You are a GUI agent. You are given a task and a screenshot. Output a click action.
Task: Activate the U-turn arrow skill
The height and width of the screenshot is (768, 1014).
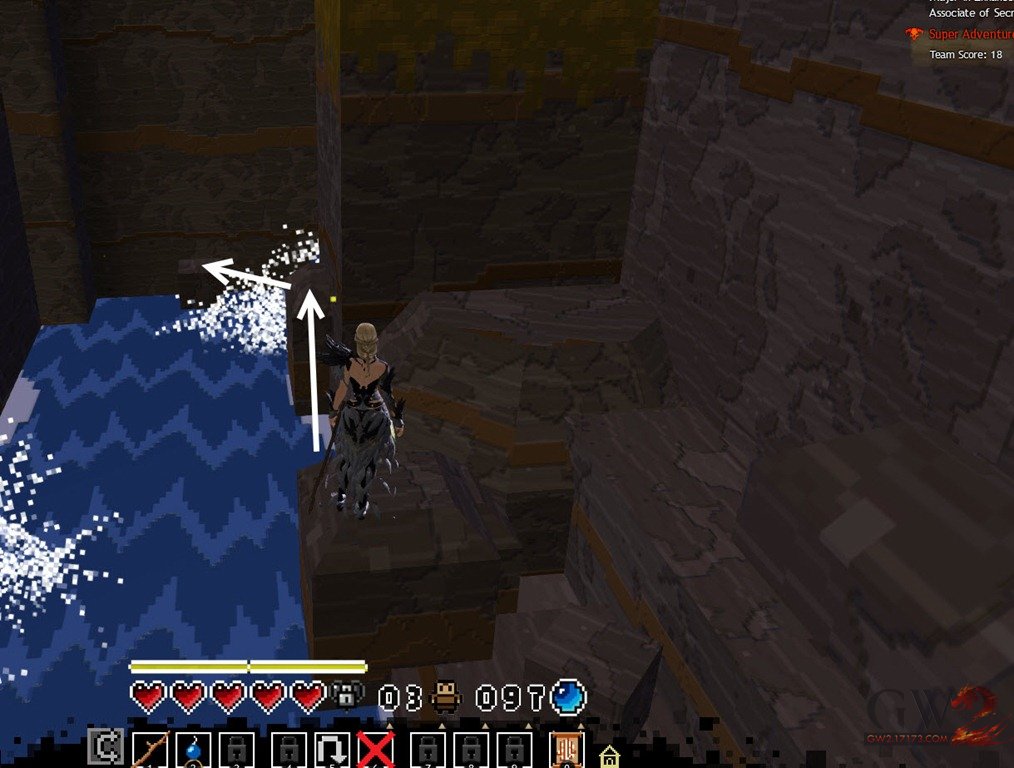click(x=331, y=750)
